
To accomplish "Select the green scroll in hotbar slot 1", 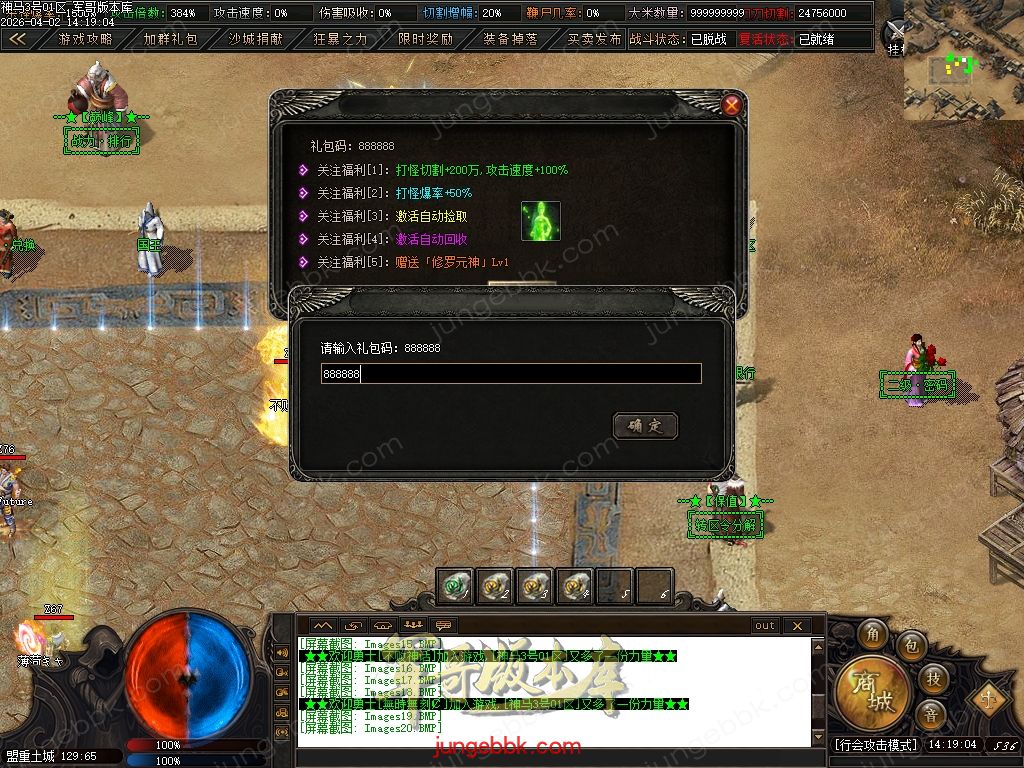I will pyautogui.click(x=456, y=587).
